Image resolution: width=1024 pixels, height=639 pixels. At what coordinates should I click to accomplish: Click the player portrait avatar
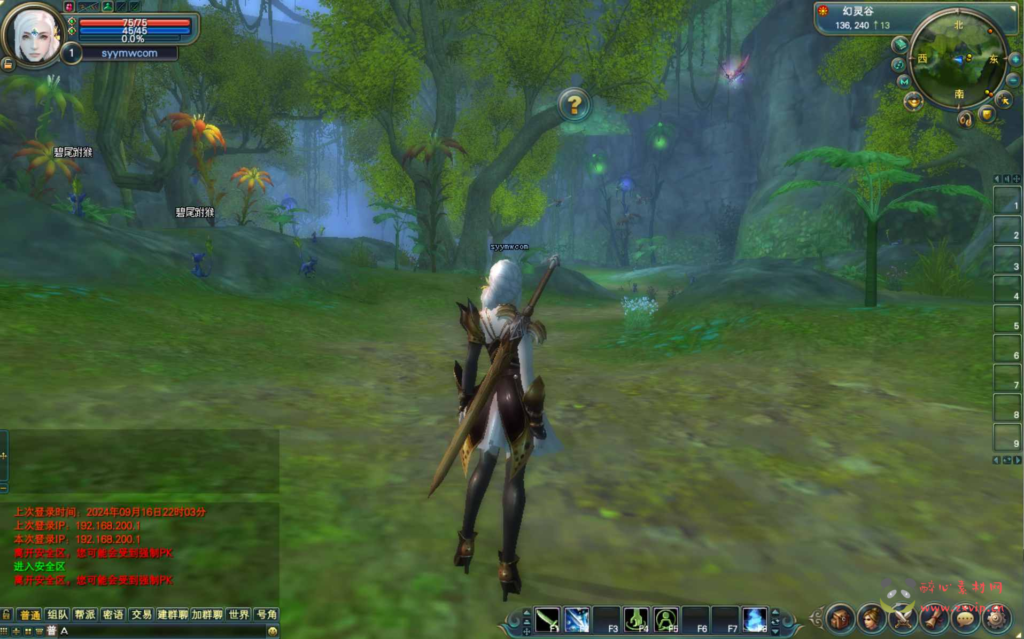[x=33, y=34]
